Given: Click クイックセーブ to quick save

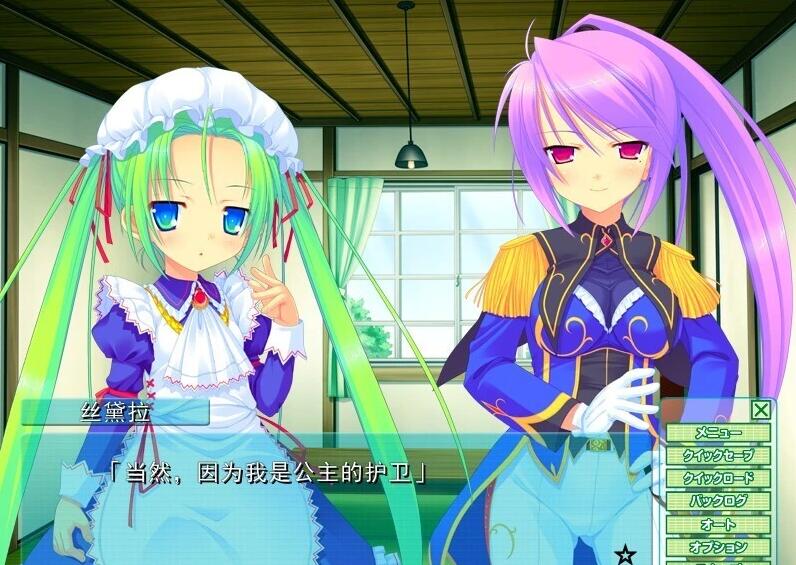Looking at the screenshot, I should [x=718, y=456].
